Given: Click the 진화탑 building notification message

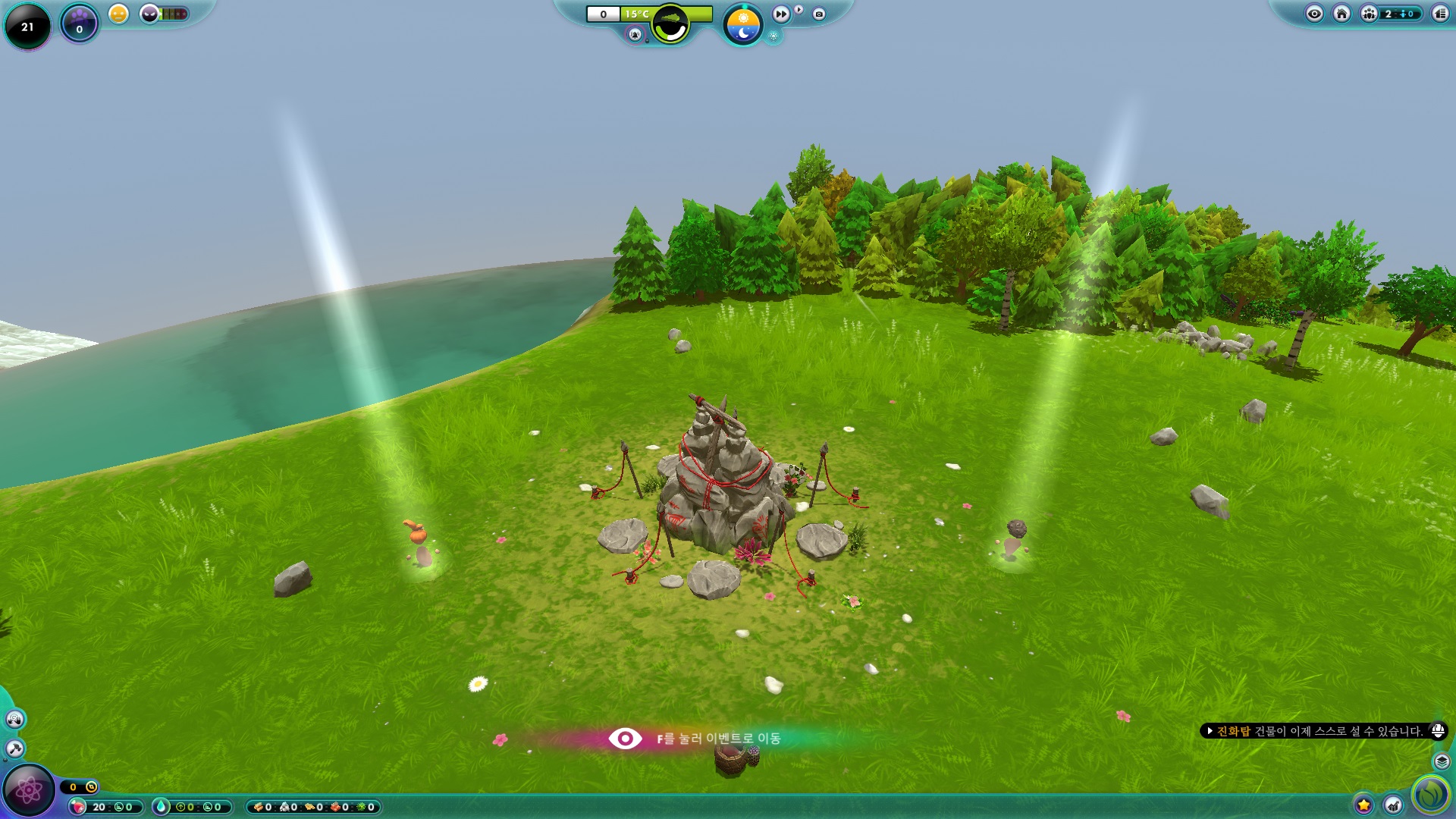Looking at the screenshot, I should pyautogui.click(x=1319, y=731).
